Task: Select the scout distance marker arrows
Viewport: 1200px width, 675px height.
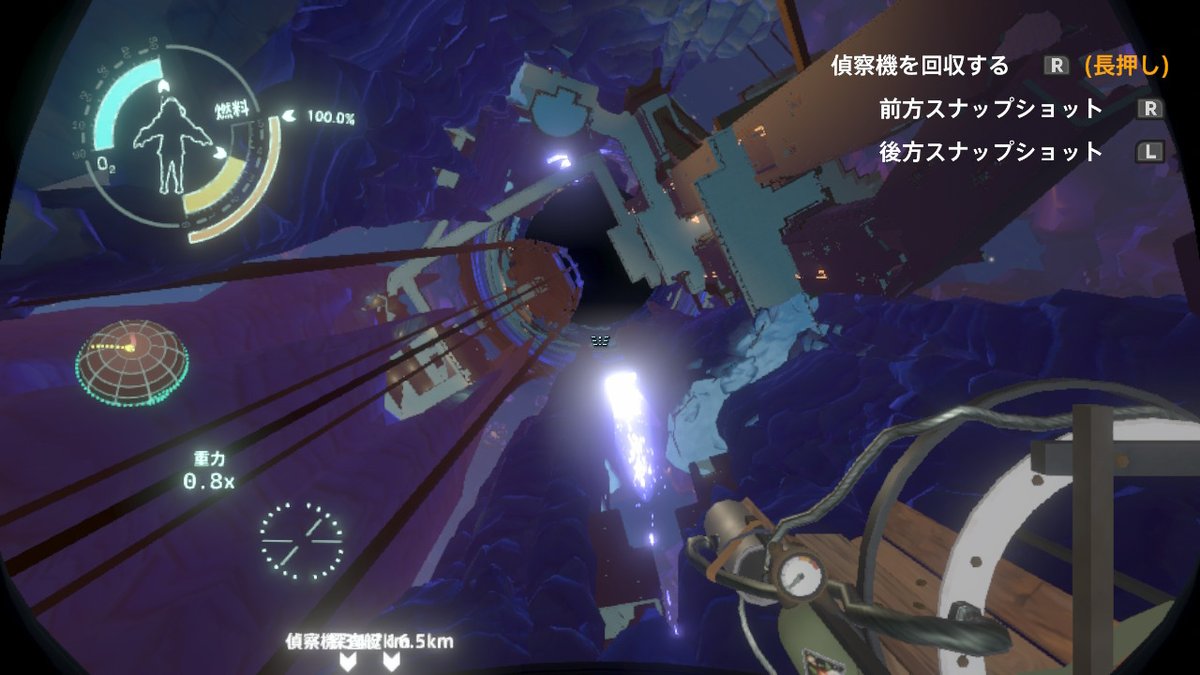Action: pyautogui.click(x=370, y=661)
